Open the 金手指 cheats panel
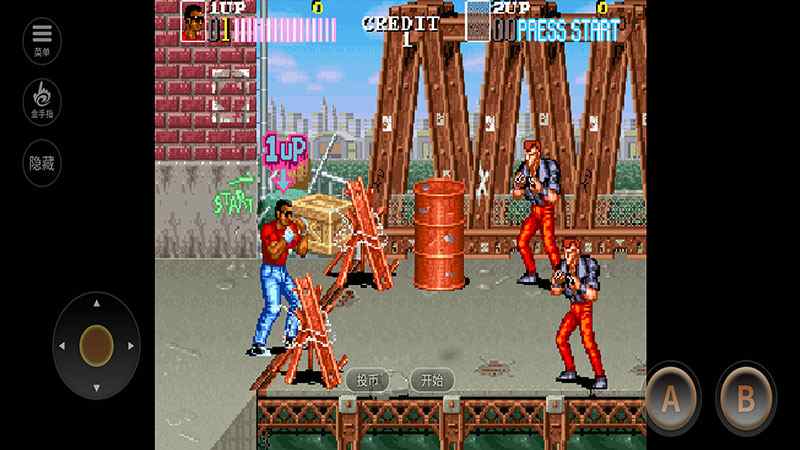The image size is (800, 450). 42,101
